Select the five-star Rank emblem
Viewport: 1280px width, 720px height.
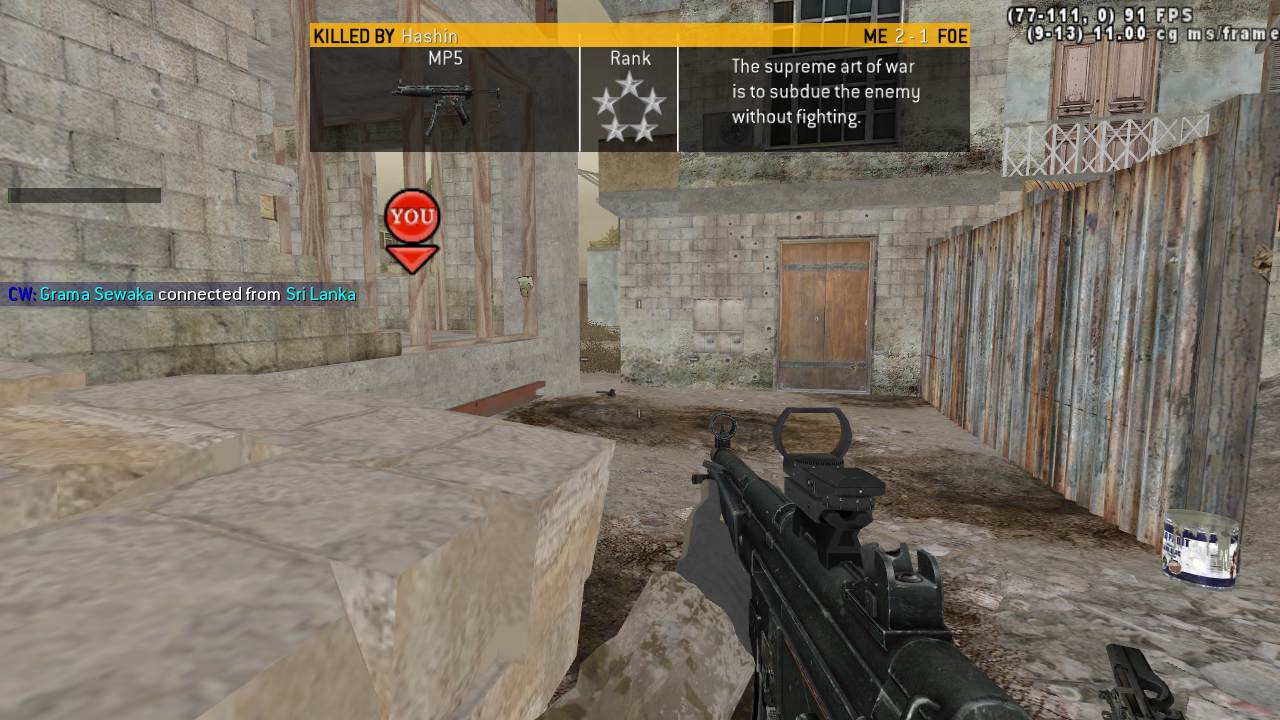[x=629, y=107]
